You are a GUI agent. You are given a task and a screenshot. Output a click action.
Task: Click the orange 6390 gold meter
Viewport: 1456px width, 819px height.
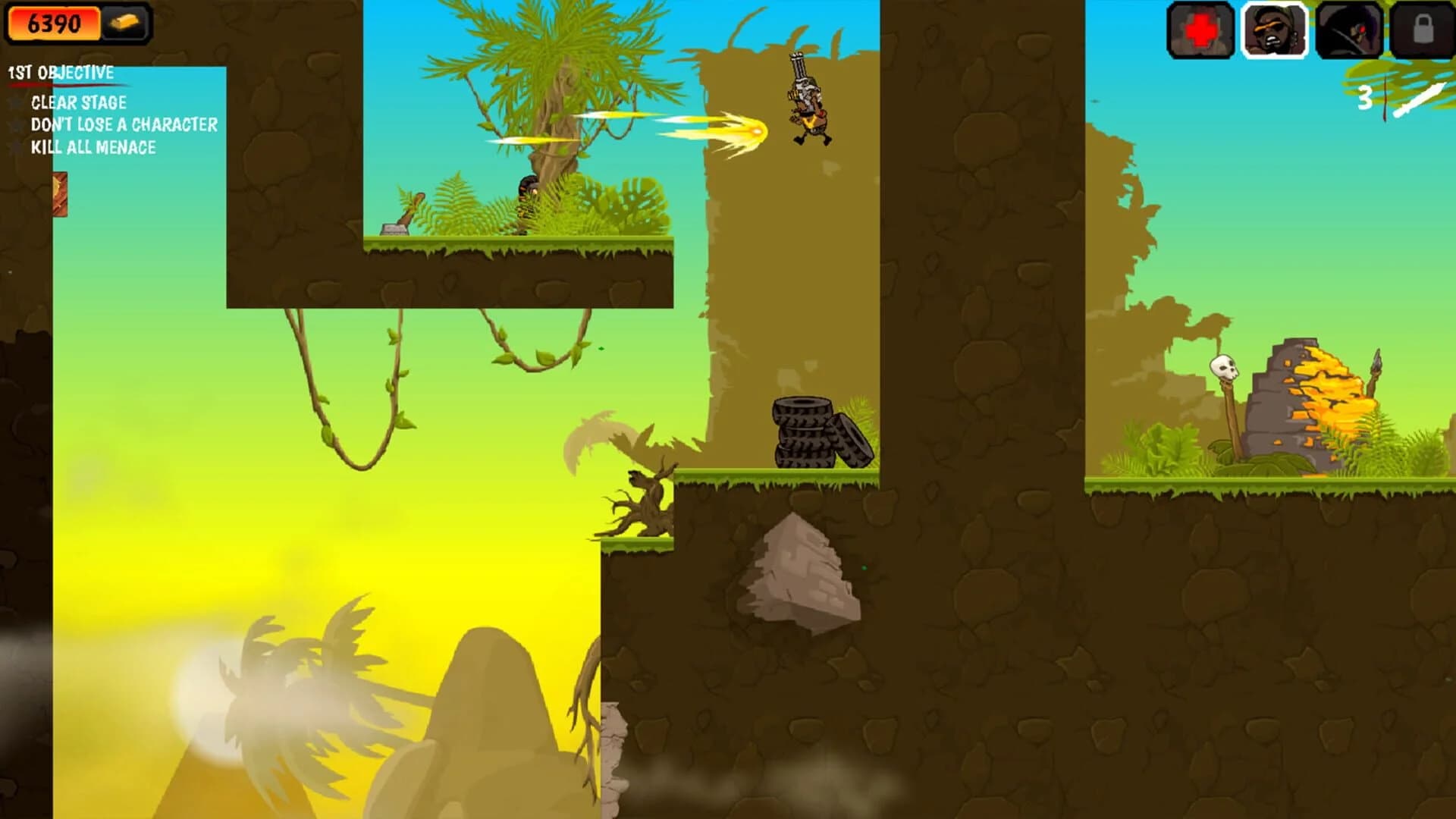click(x=53, y=23)
